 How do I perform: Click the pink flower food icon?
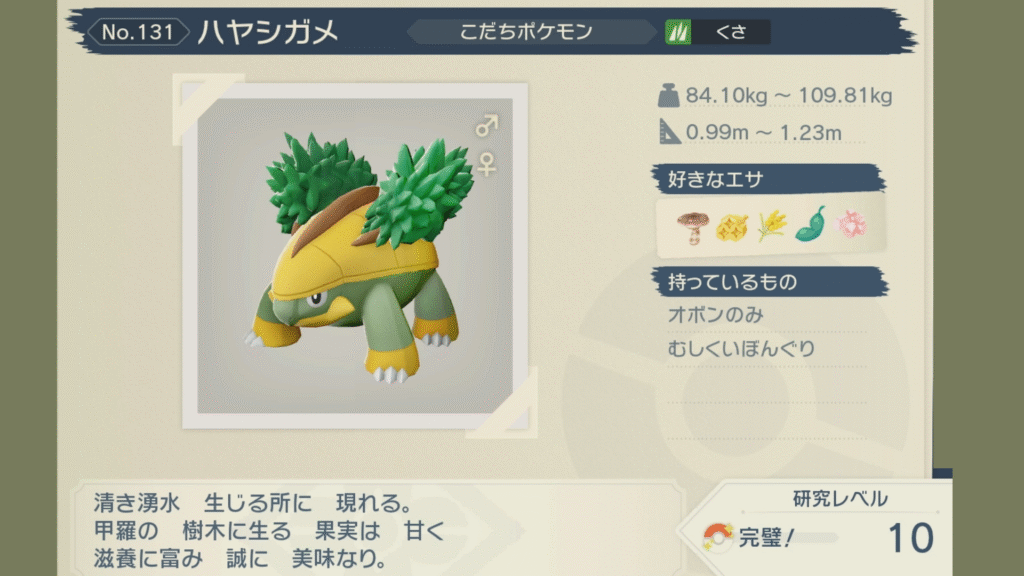(x=851, y=226)
